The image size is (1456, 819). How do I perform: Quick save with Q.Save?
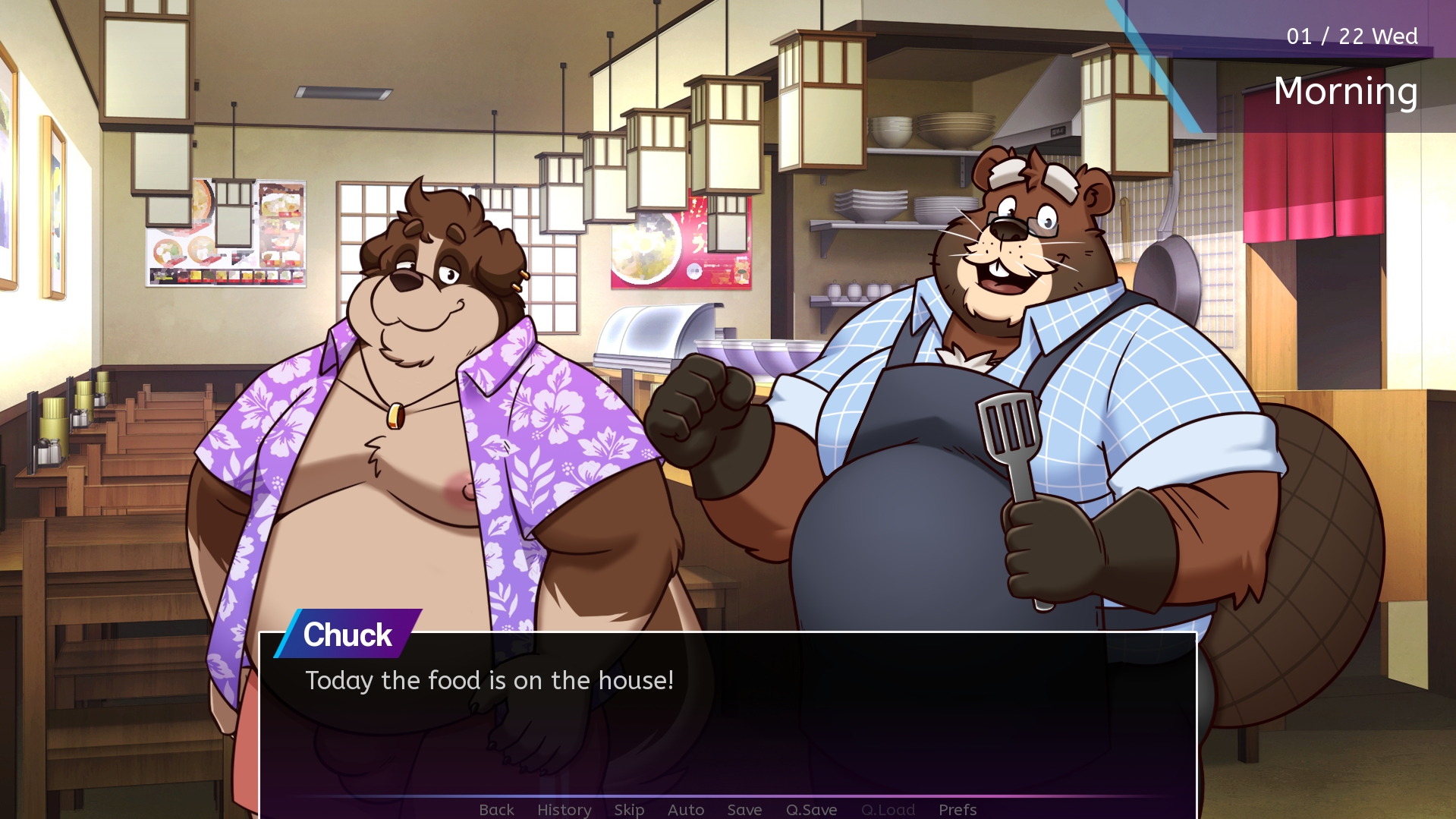pos(811,809)
